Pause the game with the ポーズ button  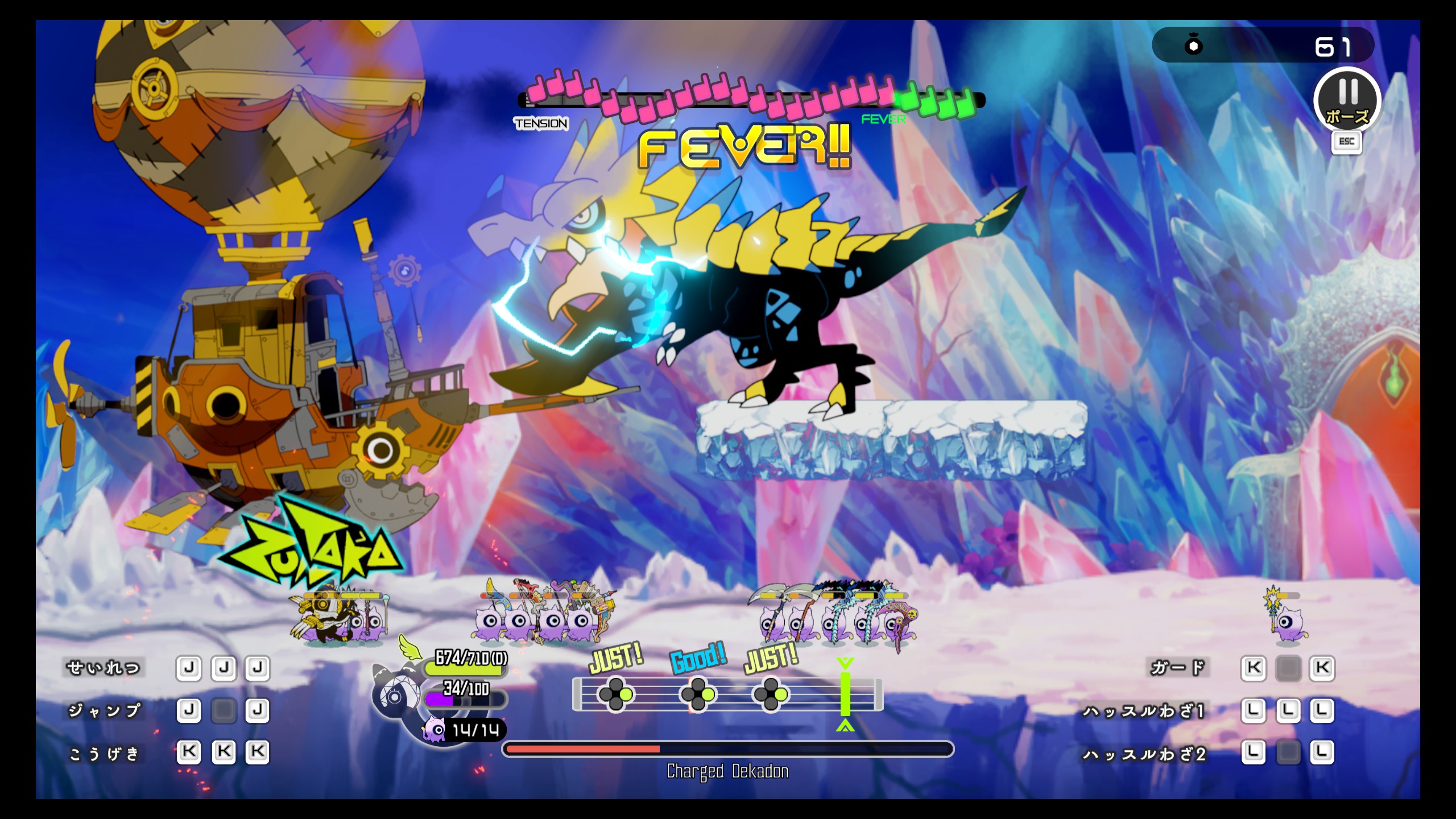[1347, 101]
